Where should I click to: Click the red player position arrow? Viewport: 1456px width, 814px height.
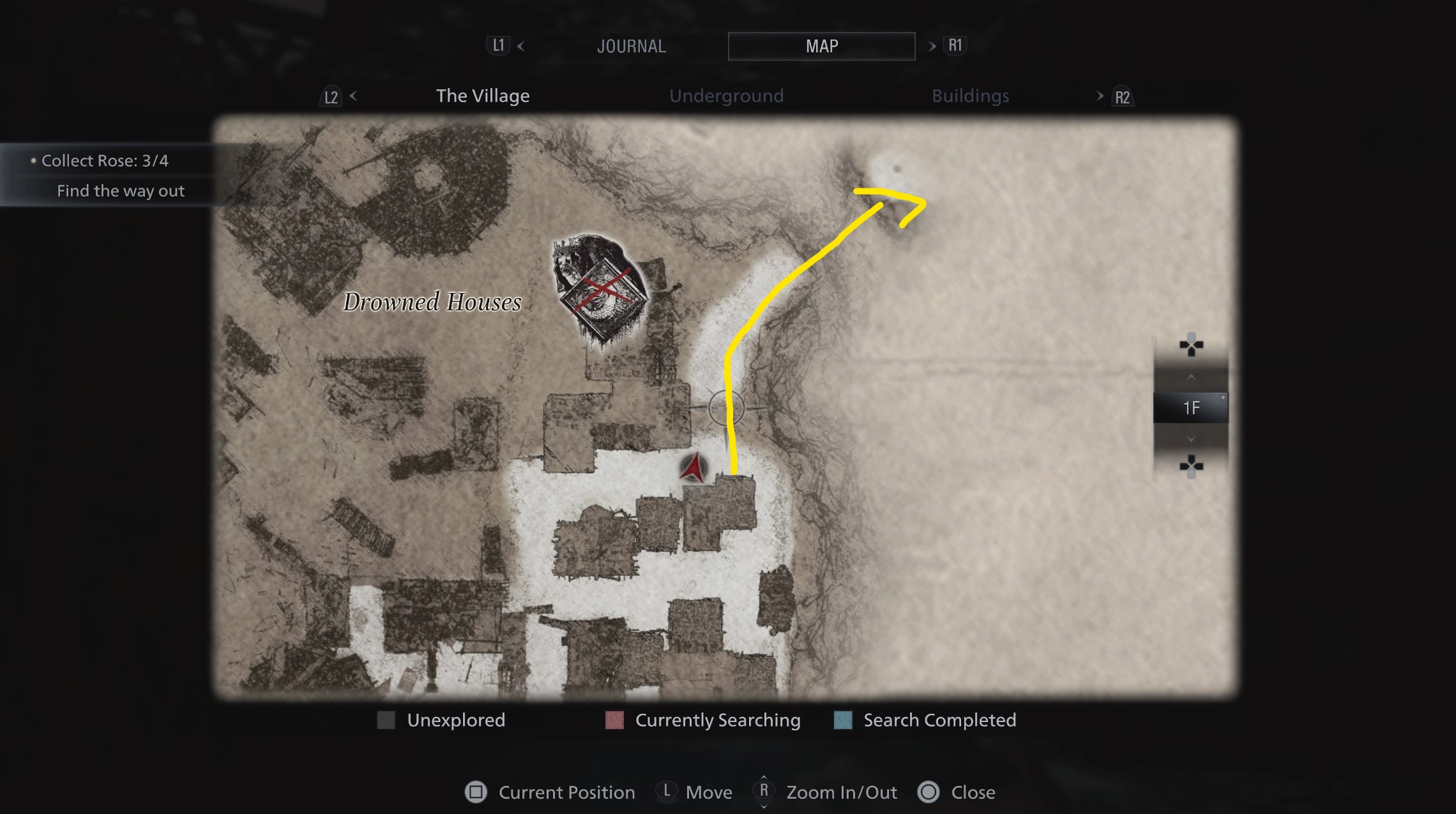coord(694,468)
